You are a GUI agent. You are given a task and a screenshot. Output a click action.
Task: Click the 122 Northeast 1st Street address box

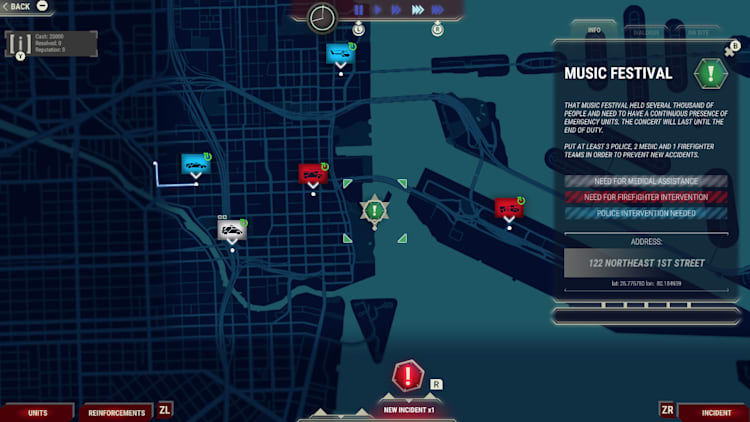649,263
